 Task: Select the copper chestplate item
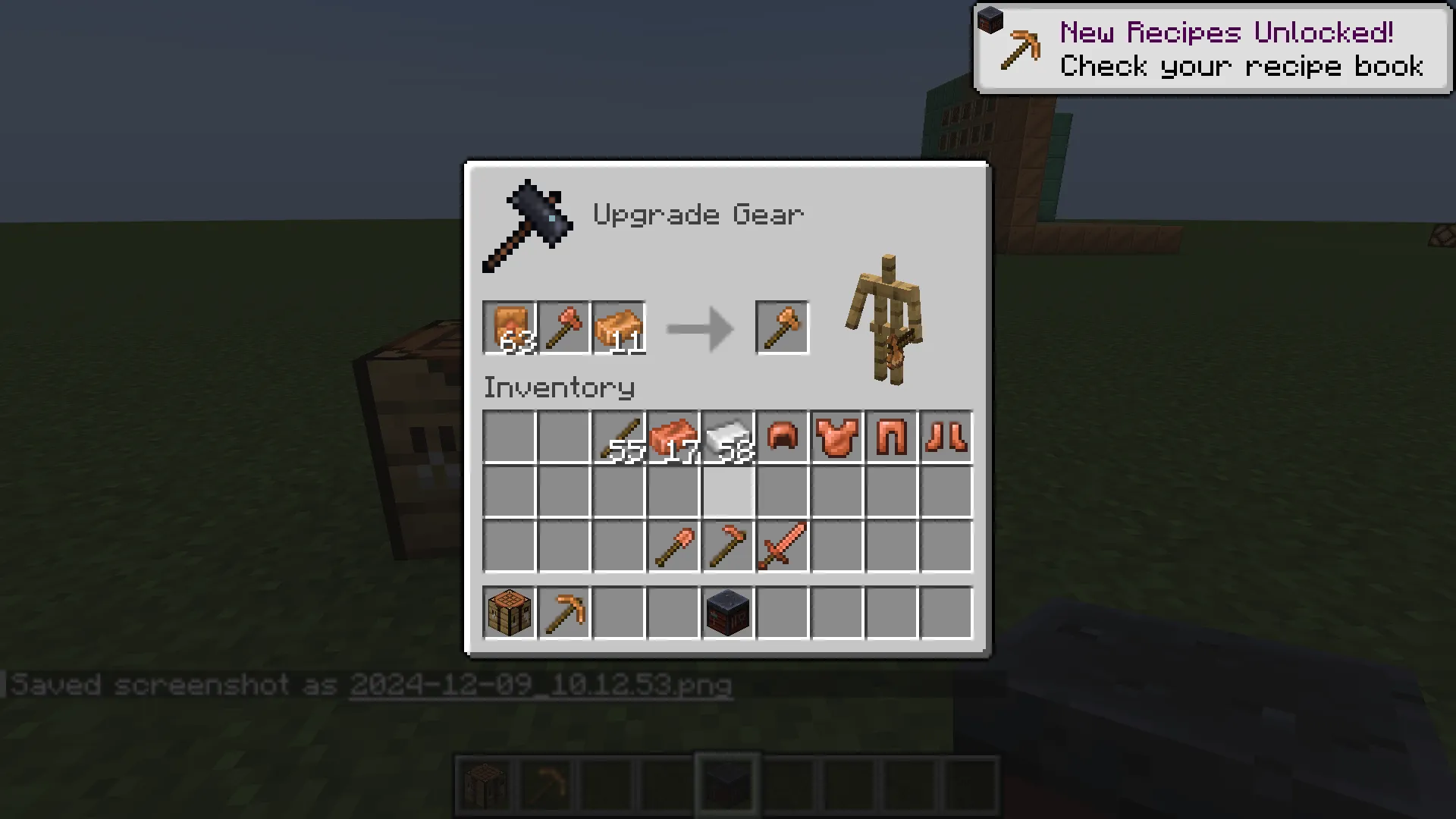click(836, 438)
